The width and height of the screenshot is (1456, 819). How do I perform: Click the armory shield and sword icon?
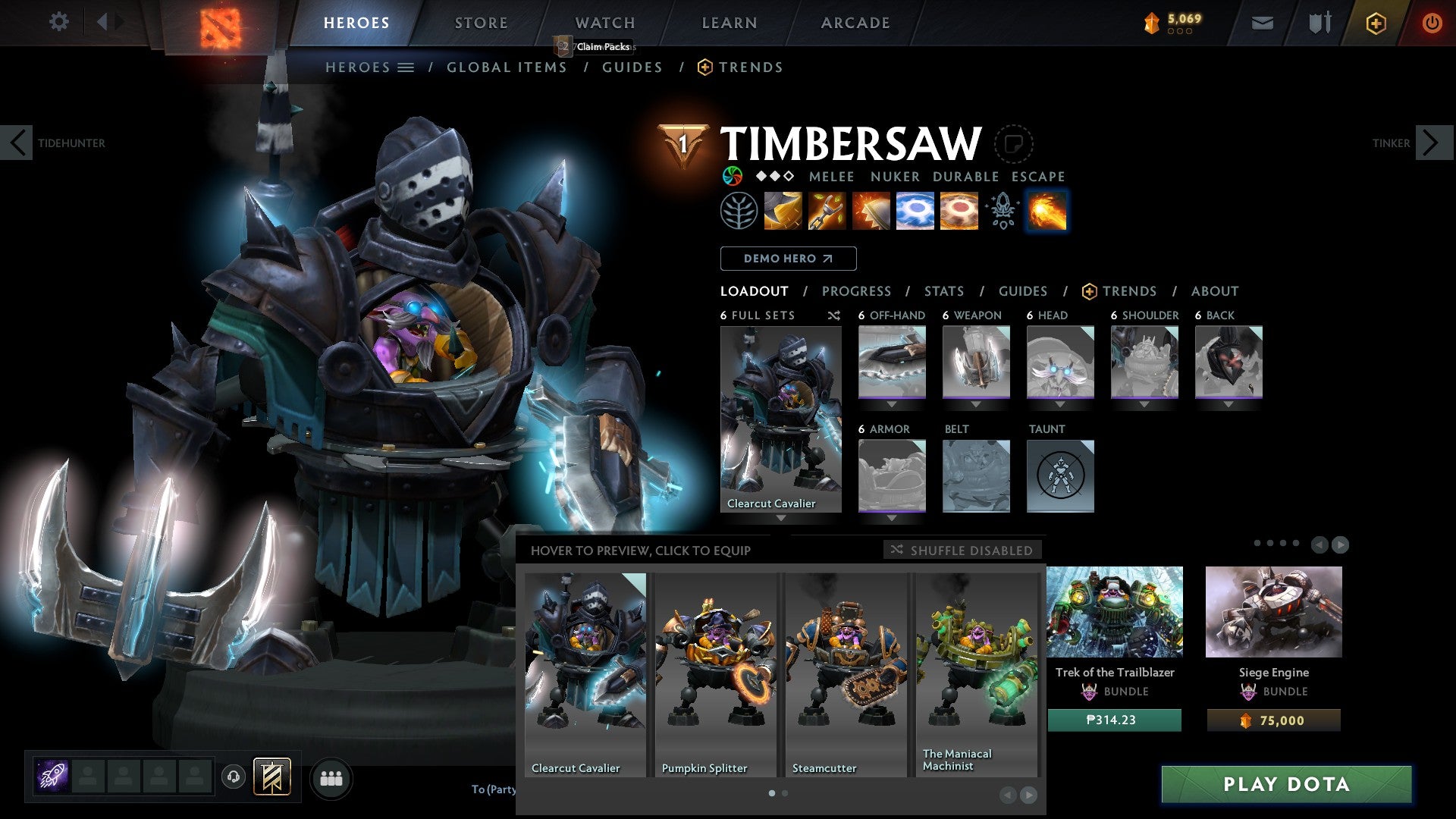coord(1318,23)
